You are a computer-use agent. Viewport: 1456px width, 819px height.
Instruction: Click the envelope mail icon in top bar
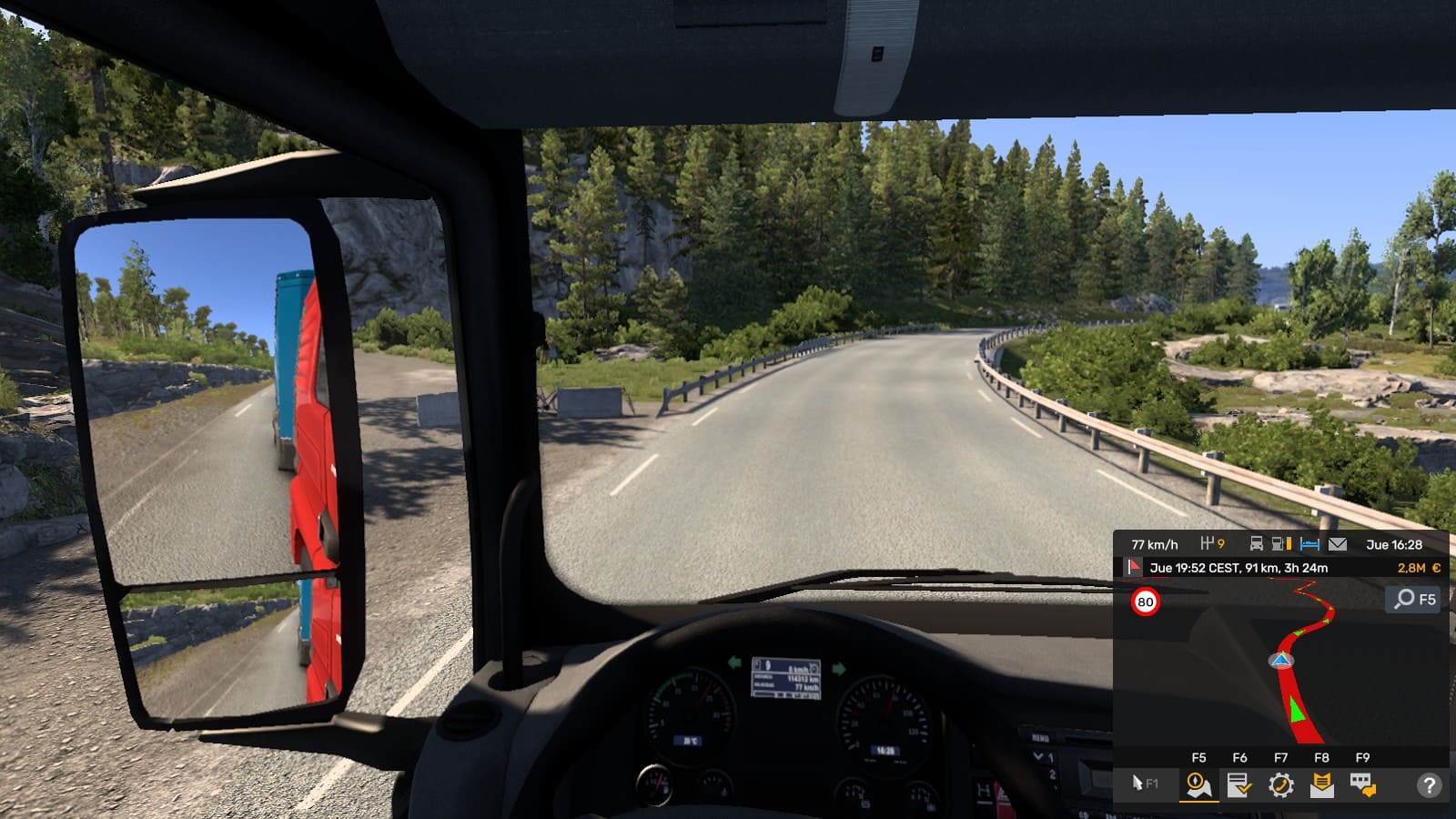point(1337,544)
